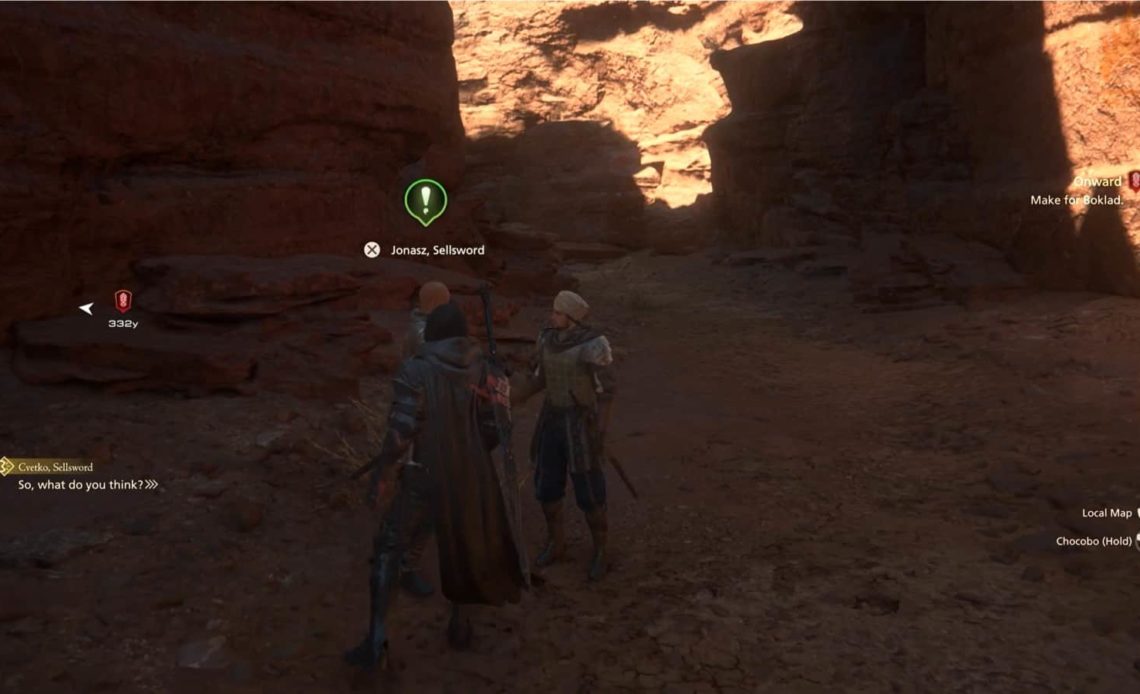Click the green exclamation quest marker
This screenshot has width=1140, height=694.
pos(425,200)
